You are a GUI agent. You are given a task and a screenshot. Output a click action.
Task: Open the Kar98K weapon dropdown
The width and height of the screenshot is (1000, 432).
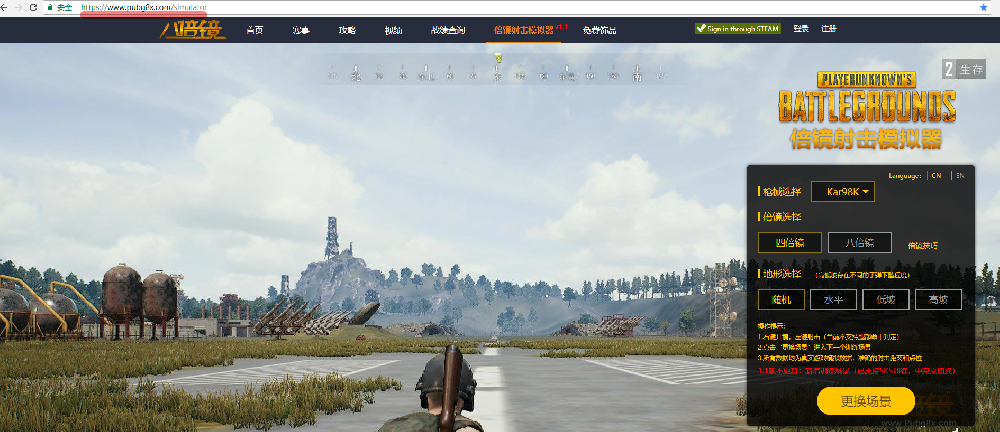coord(843,191)
